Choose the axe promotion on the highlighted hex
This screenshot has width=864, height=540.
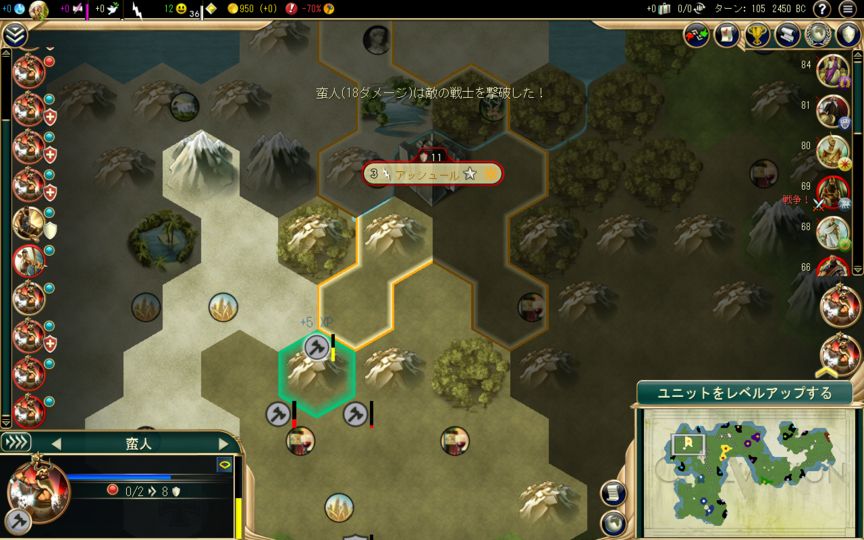click(x=317, y=347)
